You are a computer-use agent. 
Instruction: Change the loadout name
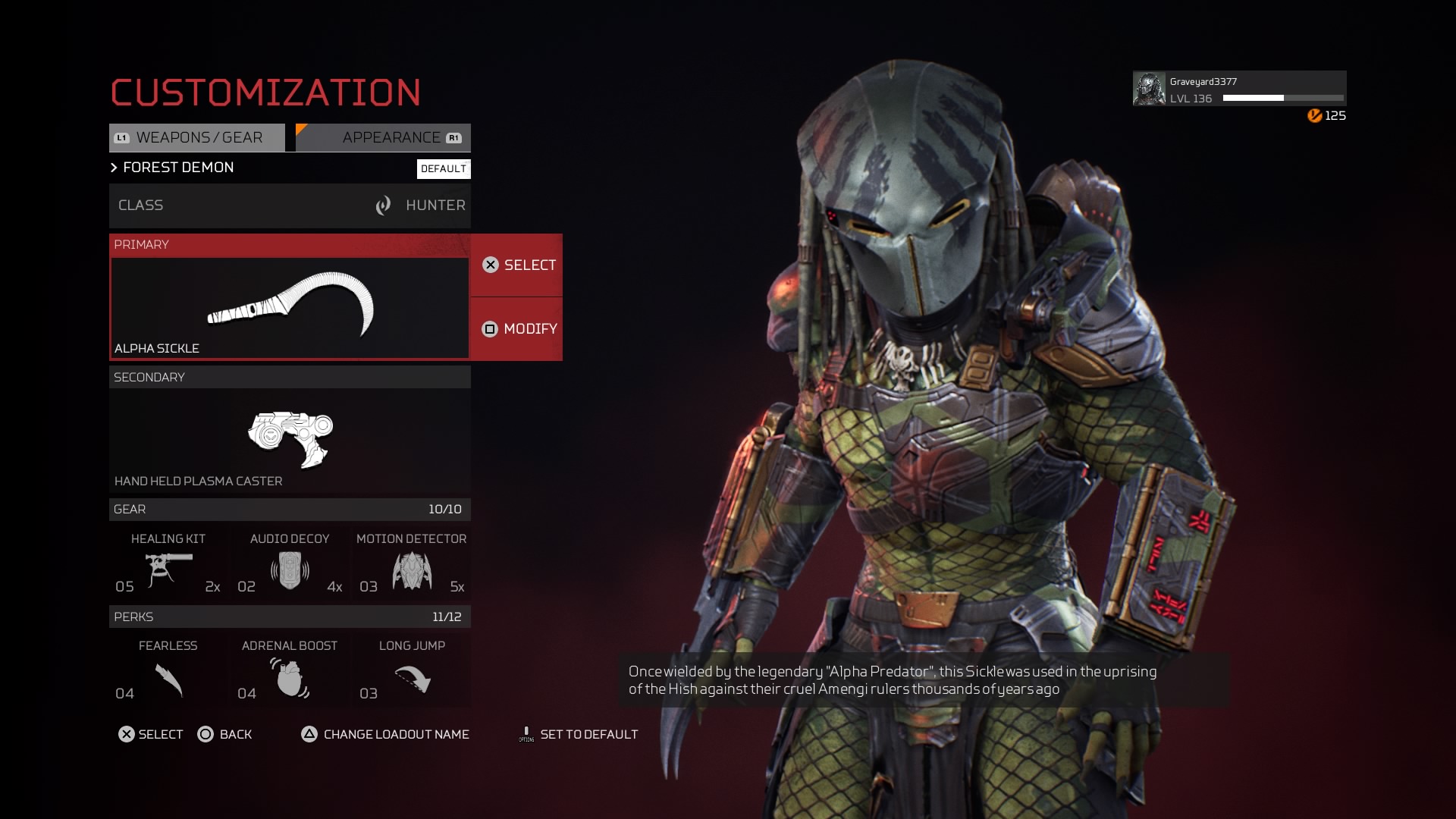pos(385,734)
